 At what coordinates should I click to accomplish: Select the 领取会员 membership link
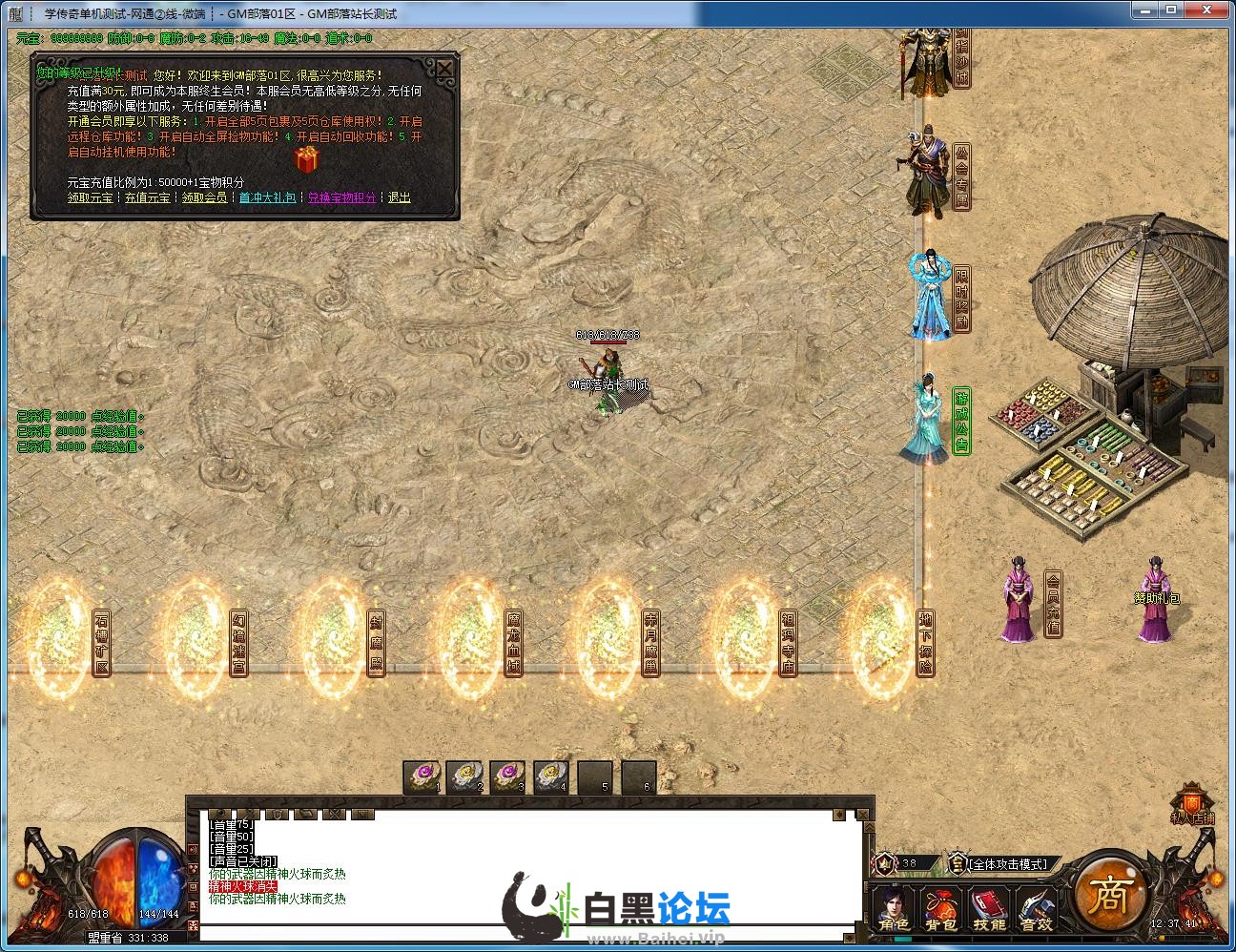coord(205,197)
